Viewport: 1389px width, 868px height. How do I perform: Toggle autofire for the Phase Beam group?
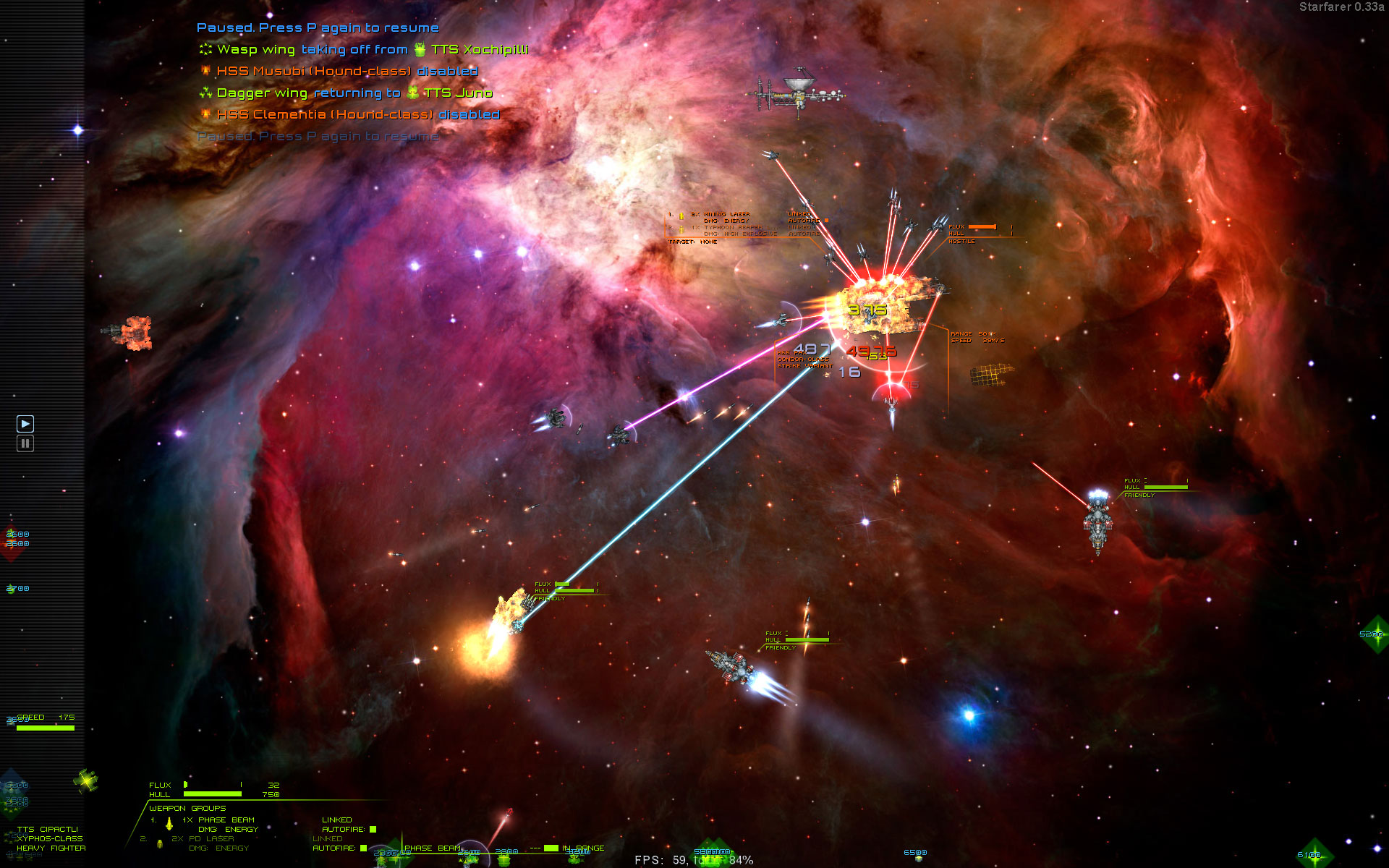click(x=373, y=829)
